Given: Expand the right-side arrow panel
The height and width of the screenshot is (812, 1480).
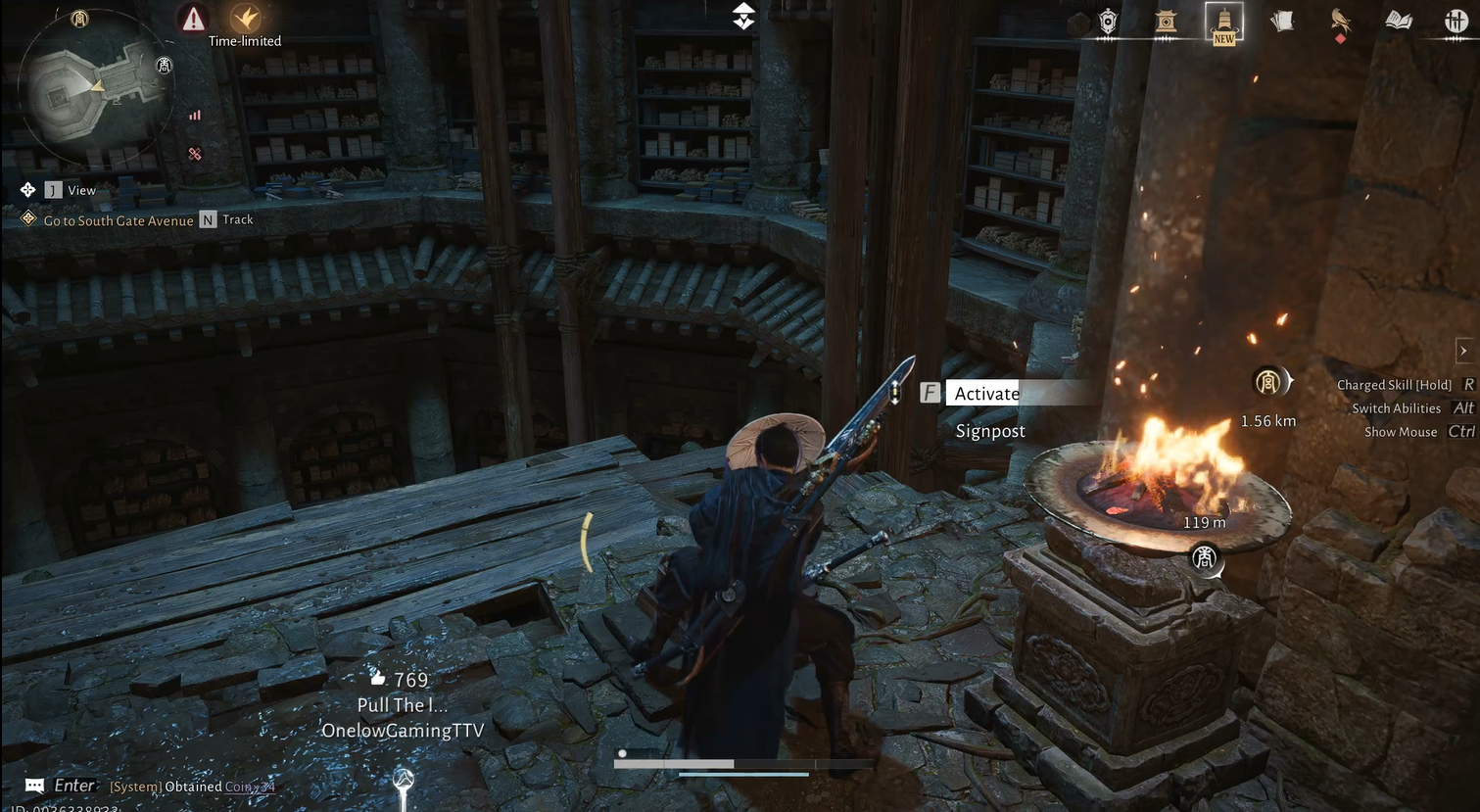Looking at the screenshot, I should 1463,351.
